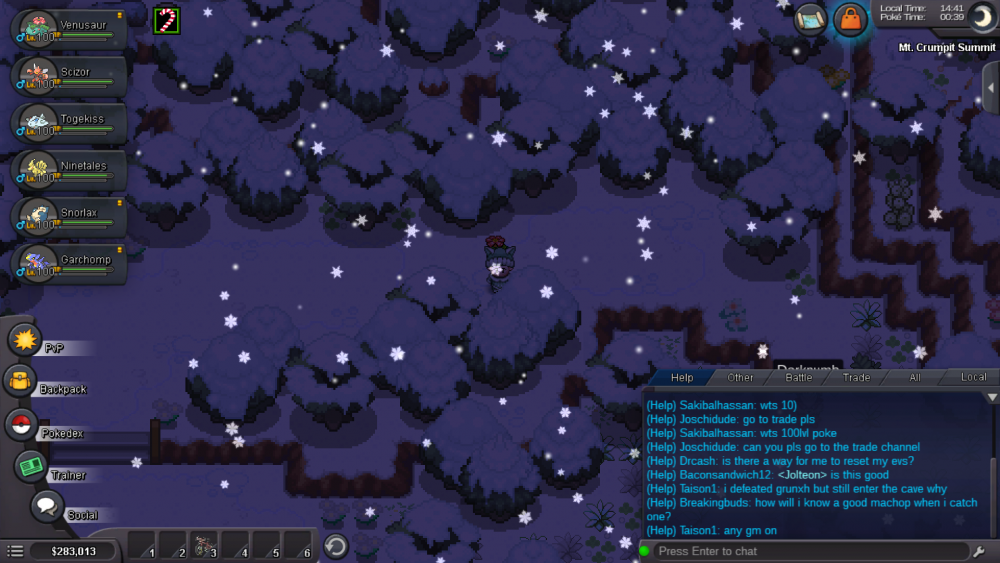Viewport: 1000px width, 563px height.
Task: Open the region map scroll icon
Action: point(811,20)
